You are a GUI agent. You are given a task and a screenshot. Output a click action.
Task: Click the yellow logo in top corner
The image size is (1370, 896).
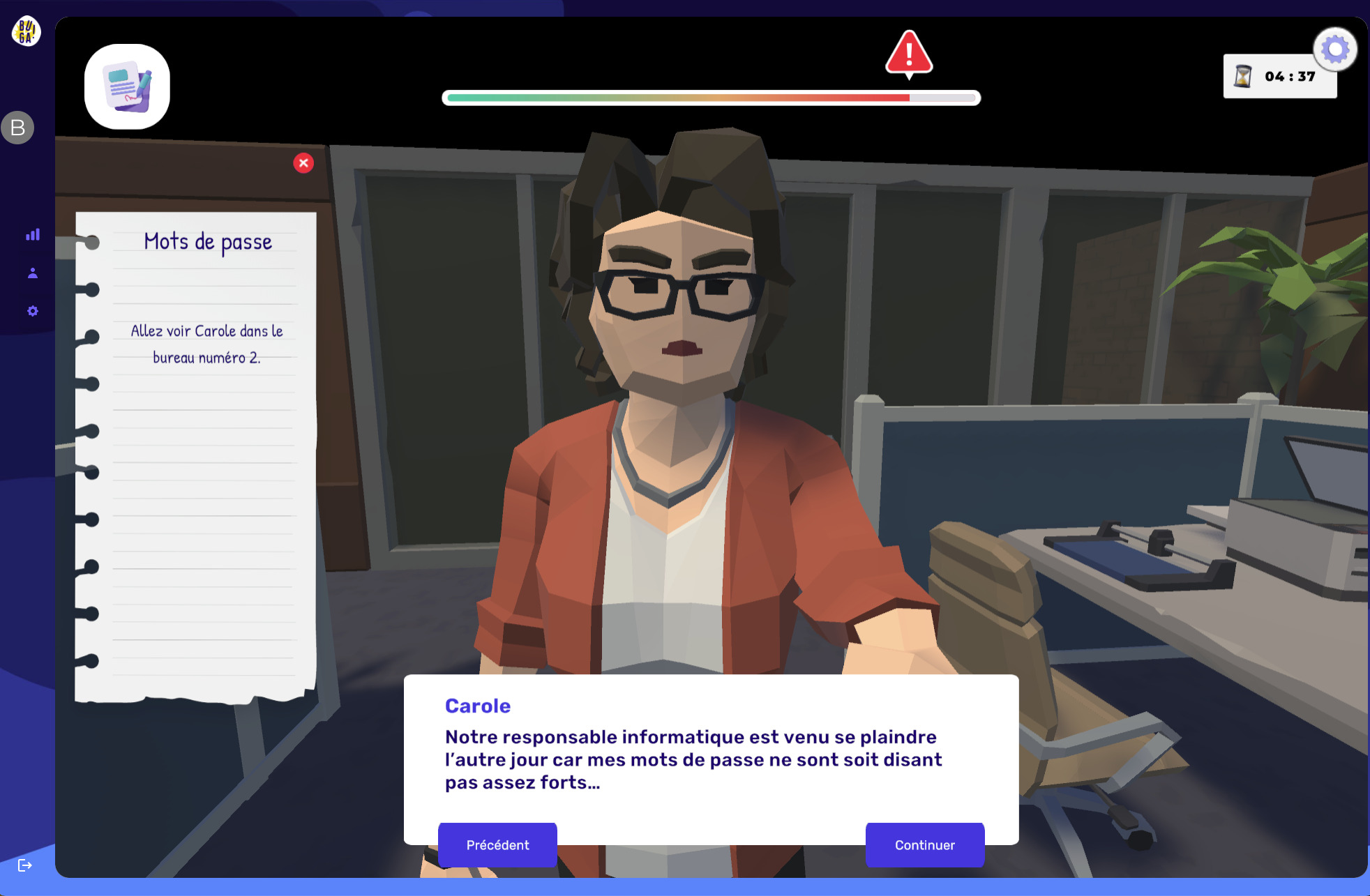click(x=26, y=31)
